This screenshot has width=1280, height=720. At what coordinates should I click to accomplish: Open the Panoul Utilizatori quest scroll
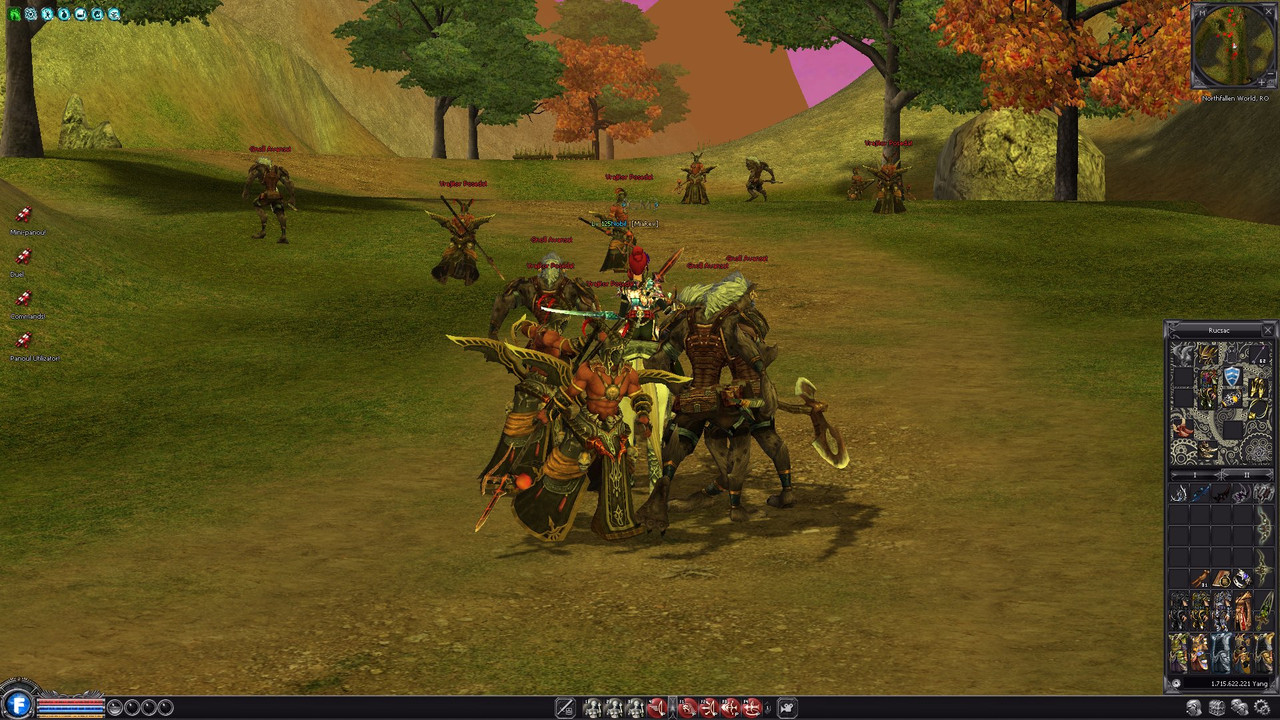pyautogui.click(x=23, y=341)
